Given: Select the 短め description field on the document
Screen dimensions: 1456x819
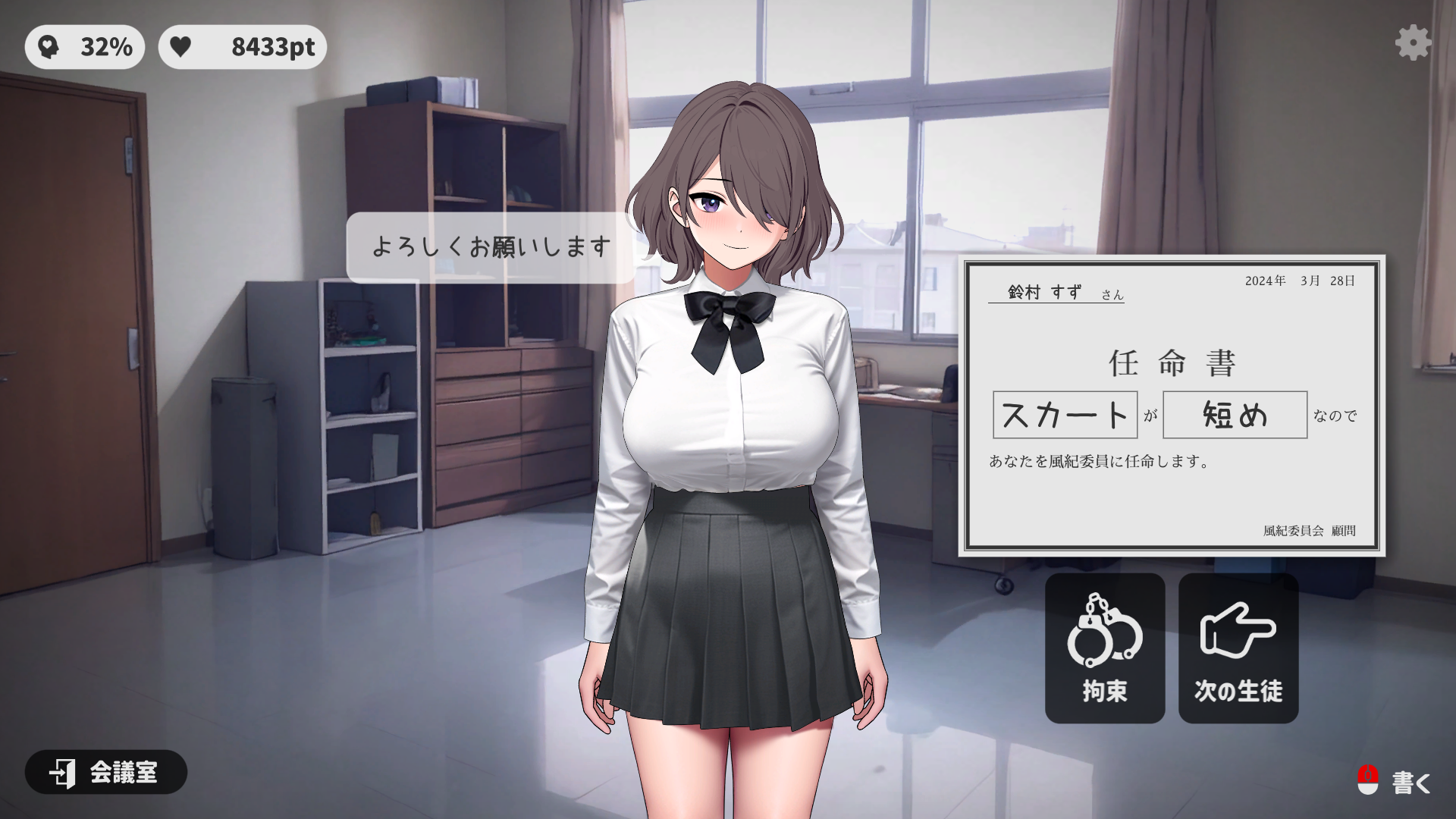Looking at the screenshot, I should (x=1234, y=416).
